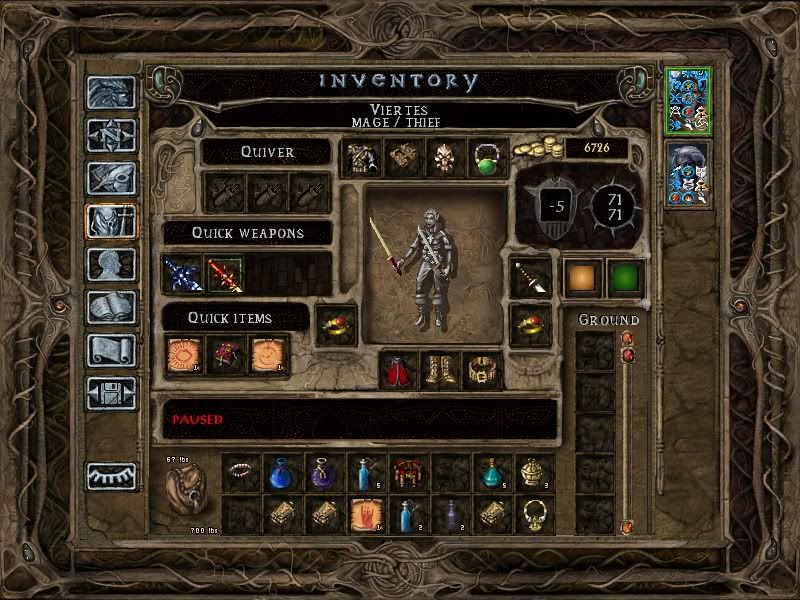
Task: Select the green gem amulet slot
Action: coord(486,158)
